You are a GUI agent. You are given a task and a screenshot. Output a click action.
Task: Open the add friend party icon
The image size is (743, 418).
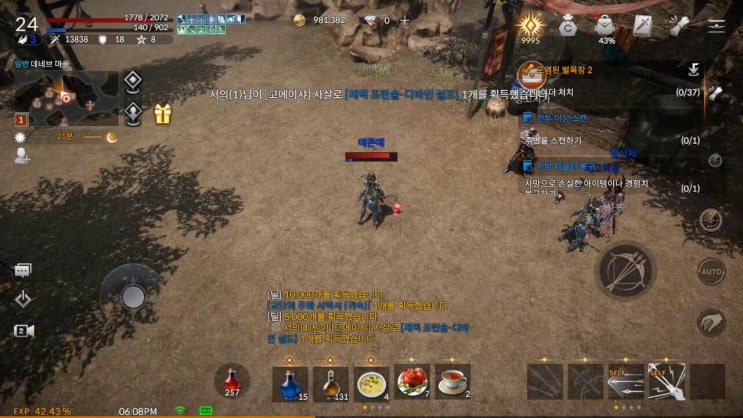point(22,155)
